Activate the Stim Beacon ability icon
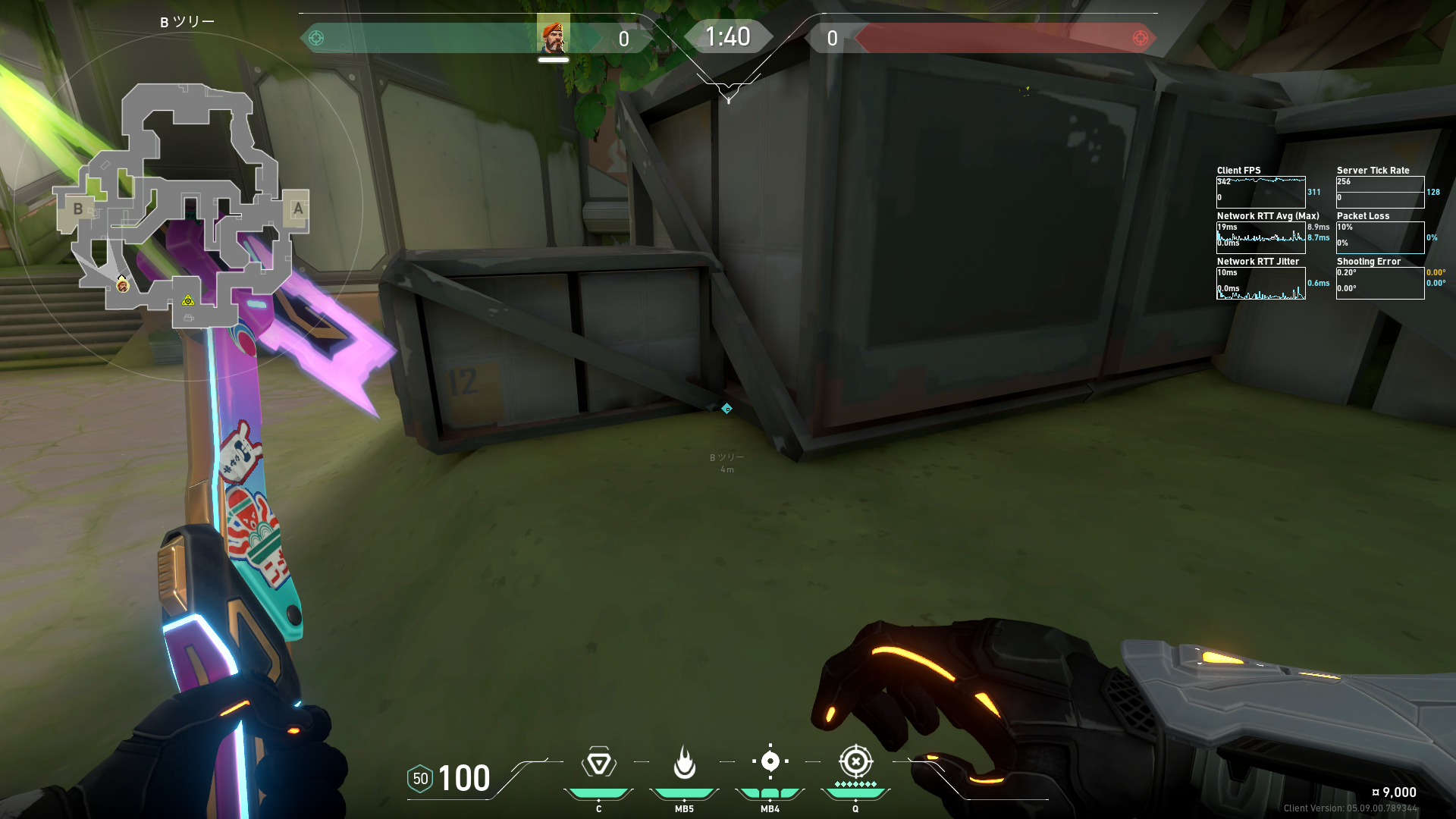This screenshot has height=819, width=1456. pos(598,762)
